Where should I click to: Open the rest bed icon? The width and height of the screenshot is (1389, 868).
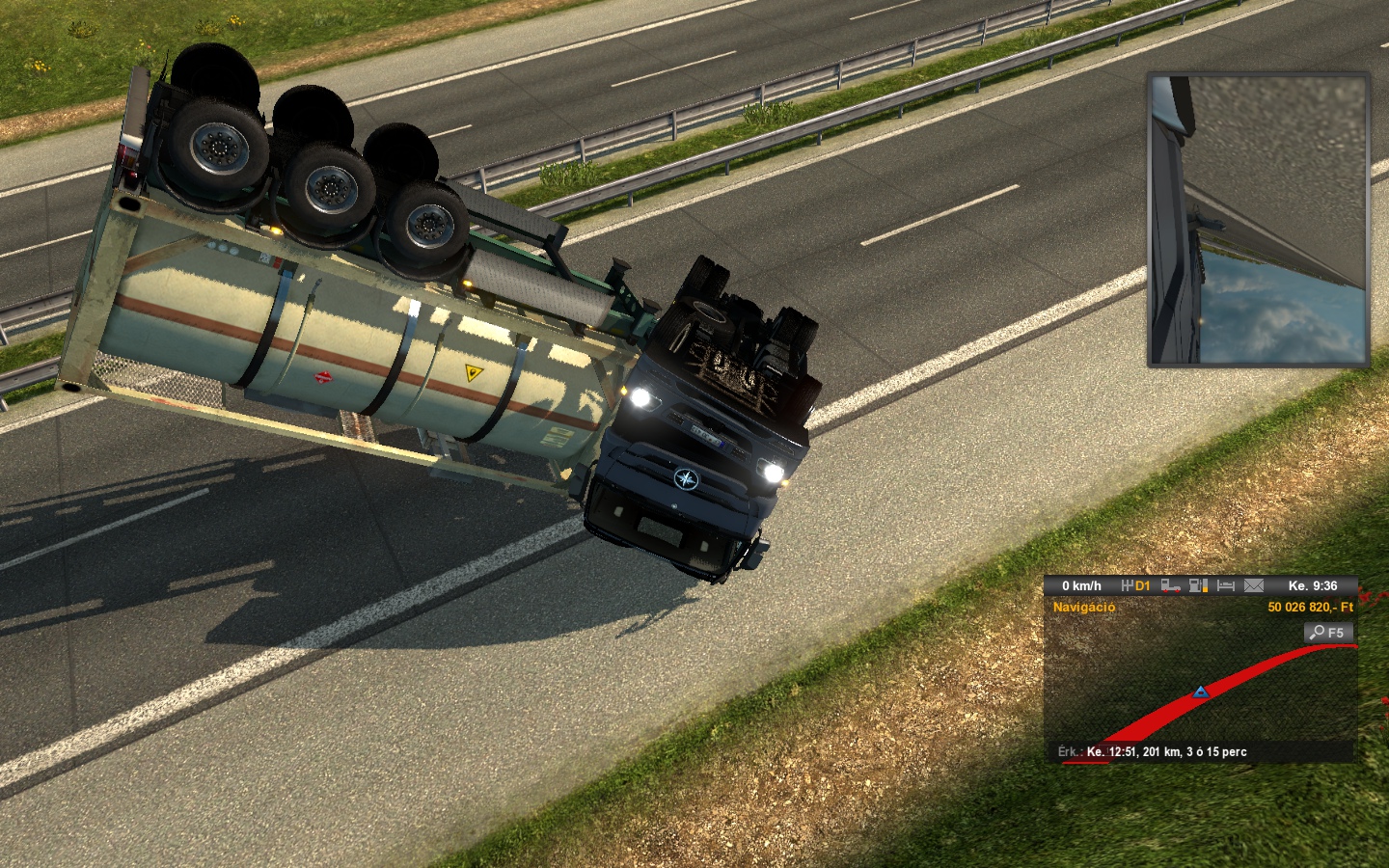(x=1226, y=585)
